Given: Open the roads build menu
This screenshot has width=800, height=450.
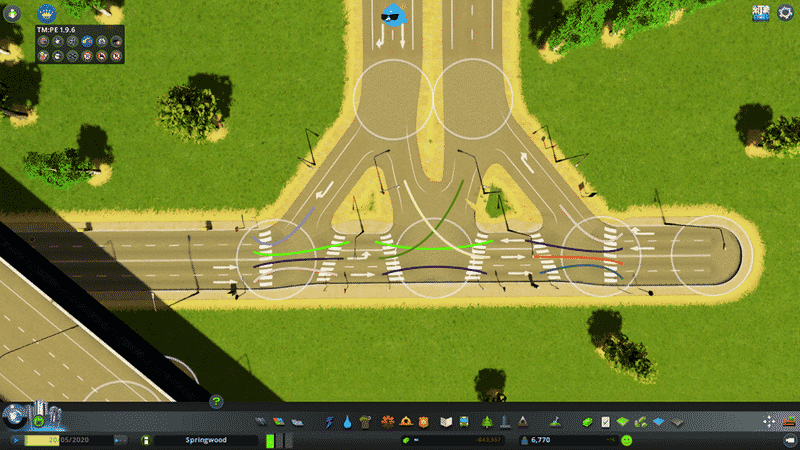Looking at the screenshot, I should 260,422.
